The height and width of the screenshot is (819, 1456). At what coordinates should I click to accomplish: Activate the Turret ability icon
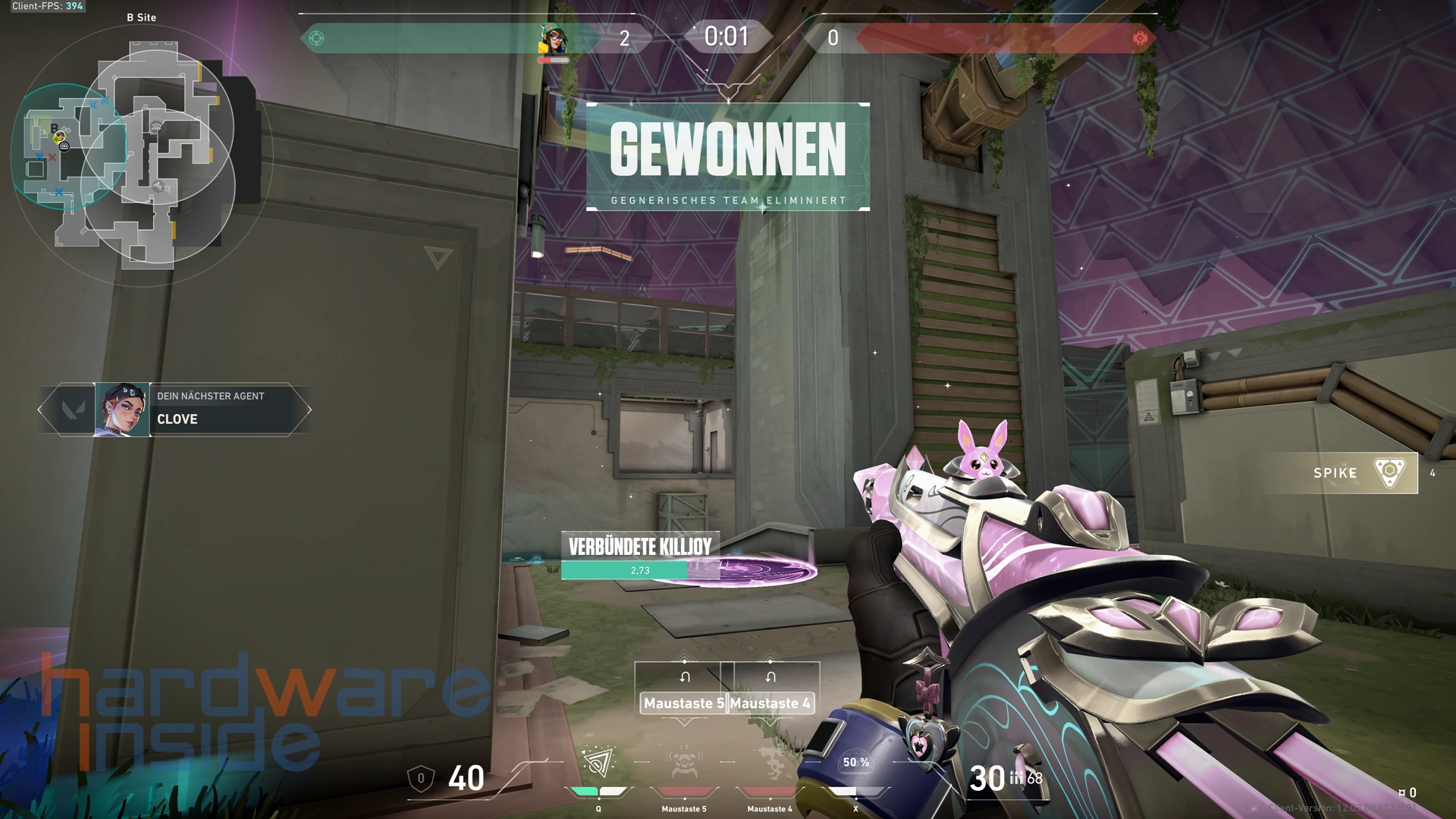(x=770, y=763)
